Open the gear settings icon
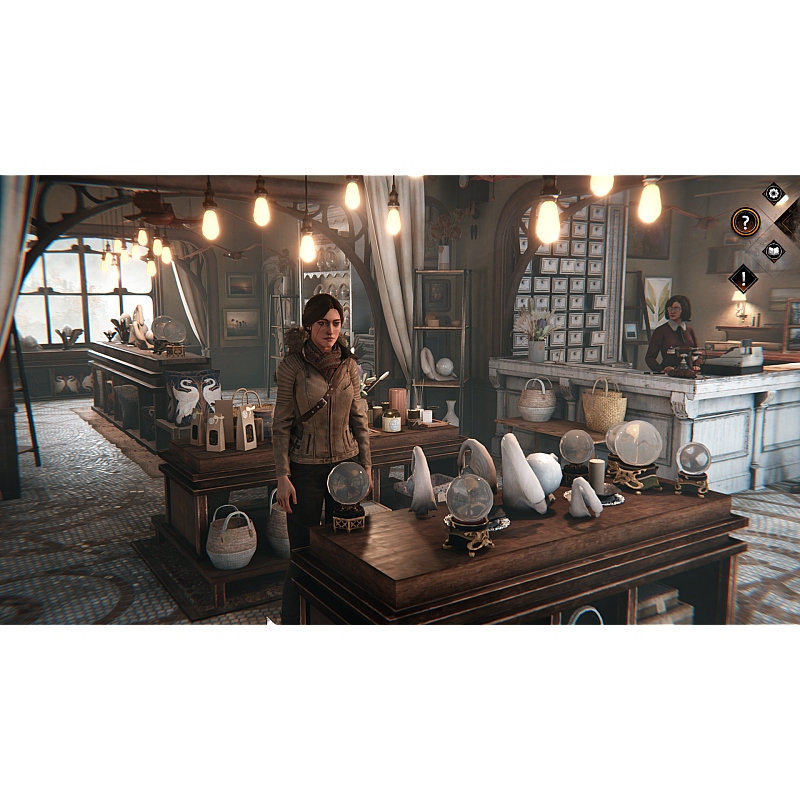 tap(773, 193)
